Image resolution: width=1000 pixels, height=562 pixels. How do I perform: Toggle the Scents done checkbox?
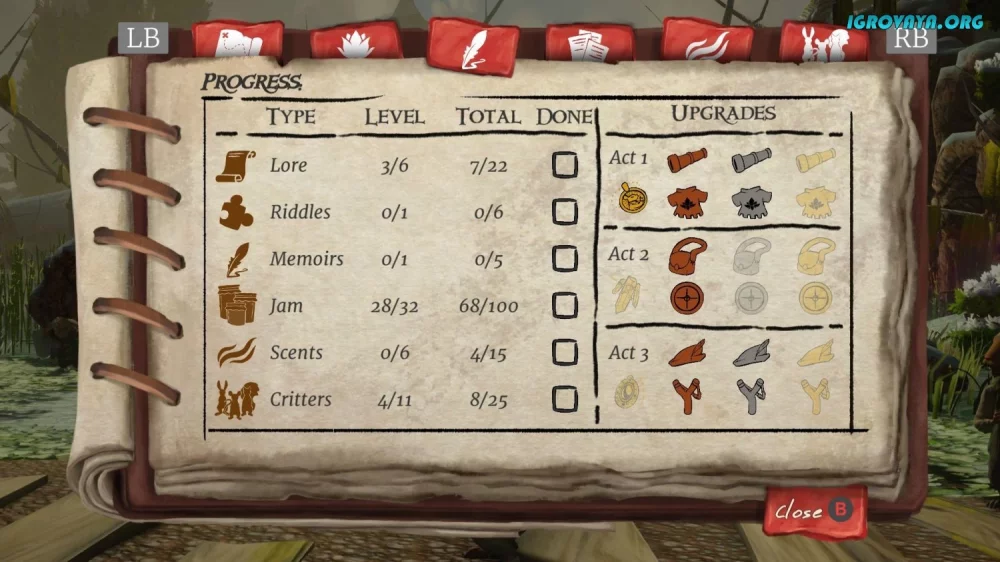(565, 353)
